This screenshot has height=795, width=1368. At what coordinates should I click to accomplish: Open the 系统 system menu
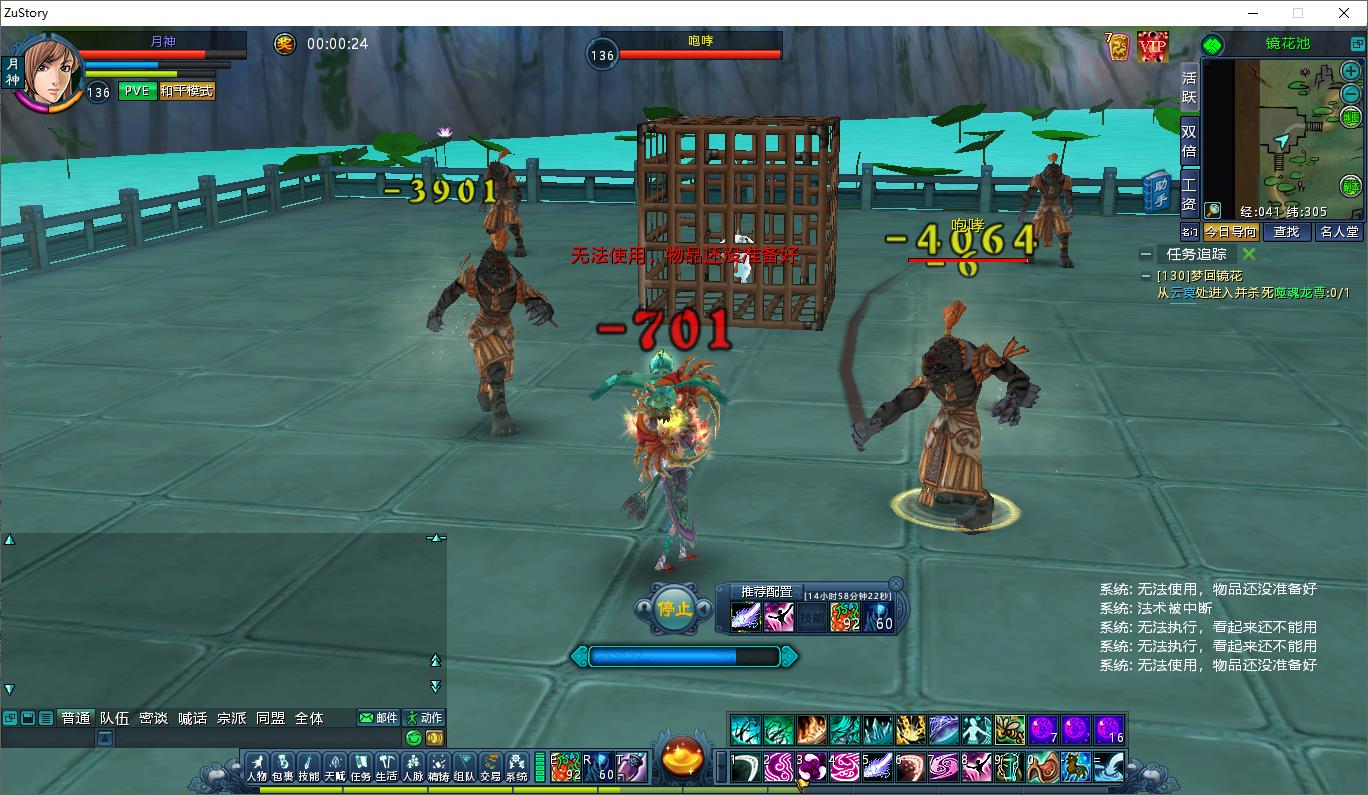click(x=517, y=767)
